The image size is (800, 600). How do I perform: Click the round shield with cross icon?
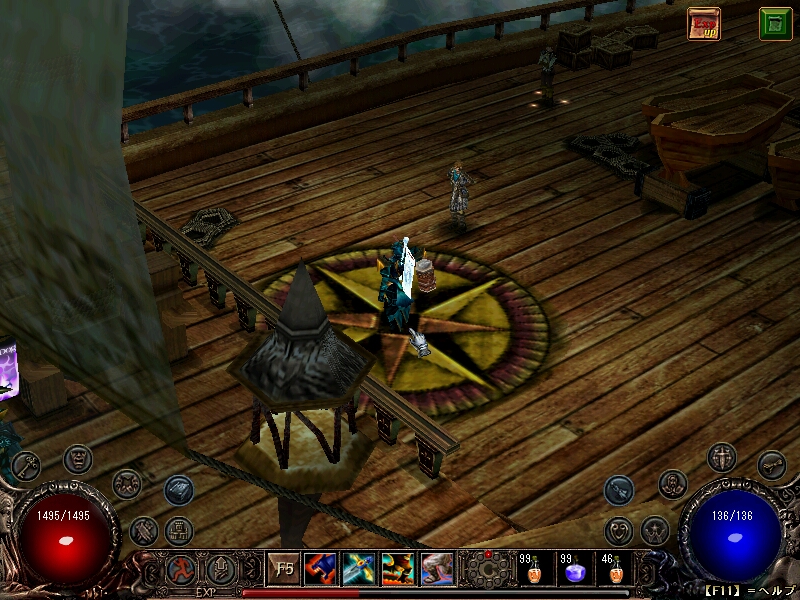[x=721, y=458]
